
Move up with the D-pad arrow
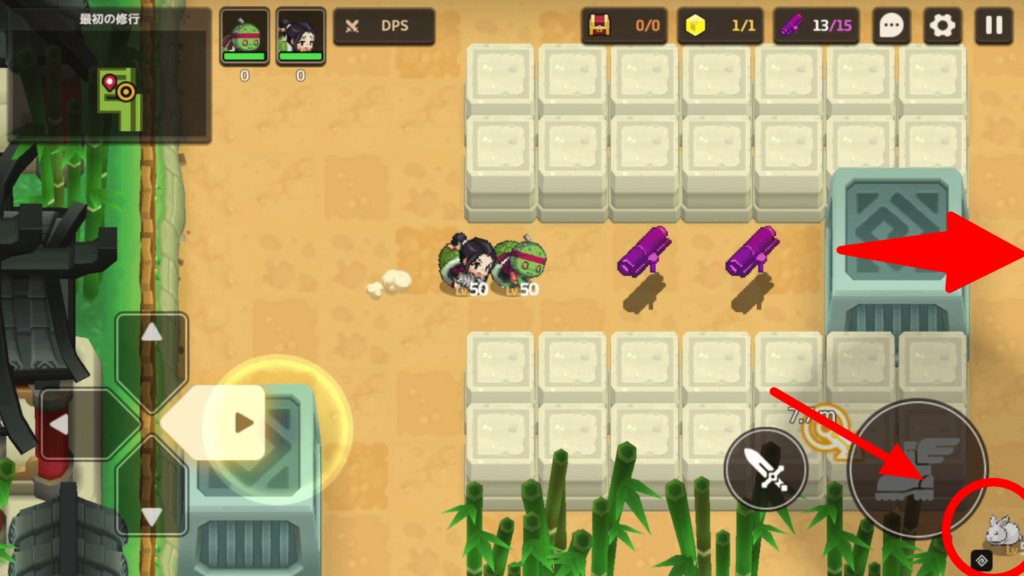[151, 334]
